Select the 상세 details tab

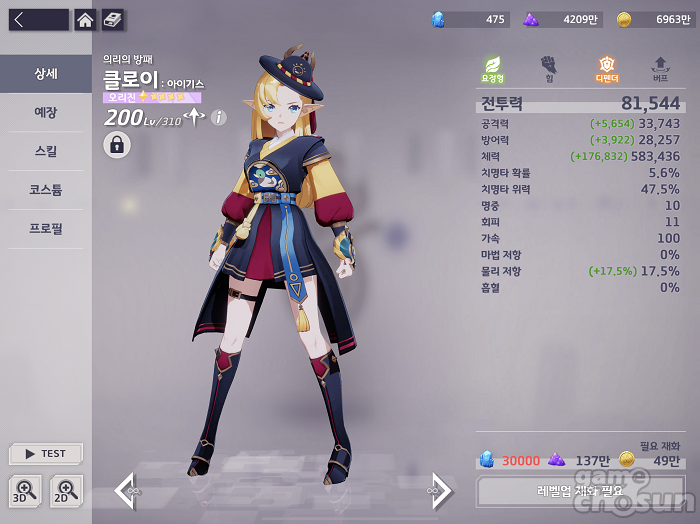click(46, 74)
